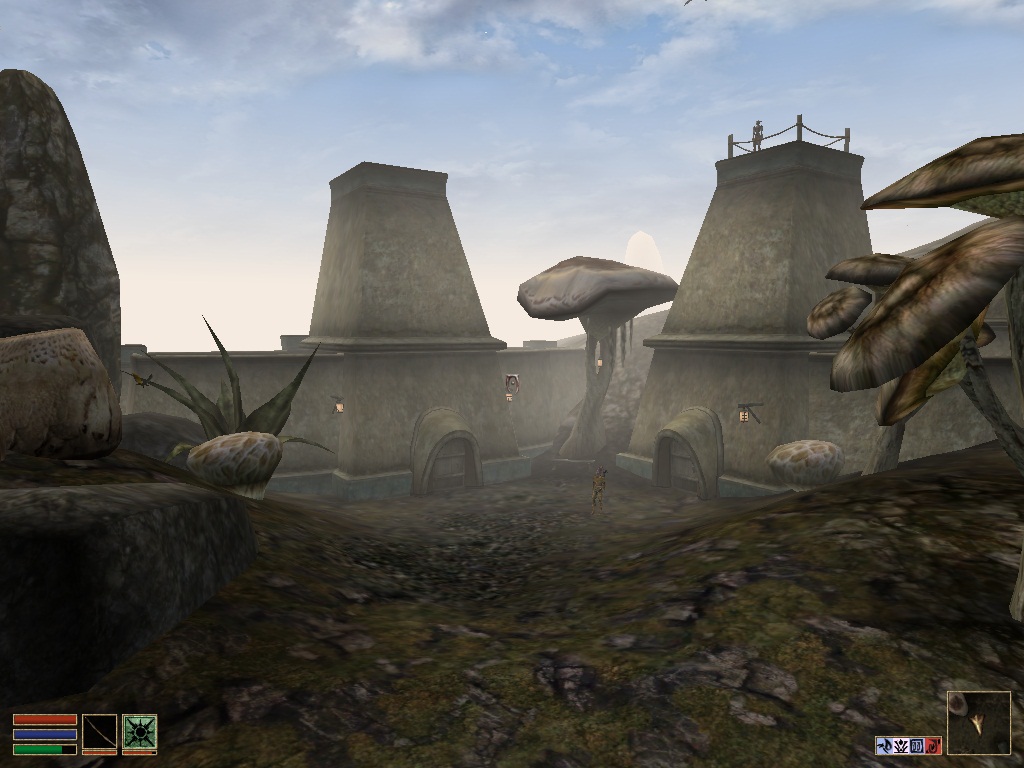Click the red swirl active effect icon
This screenshot has height=768, width=1024.
(x=933, y=745)
